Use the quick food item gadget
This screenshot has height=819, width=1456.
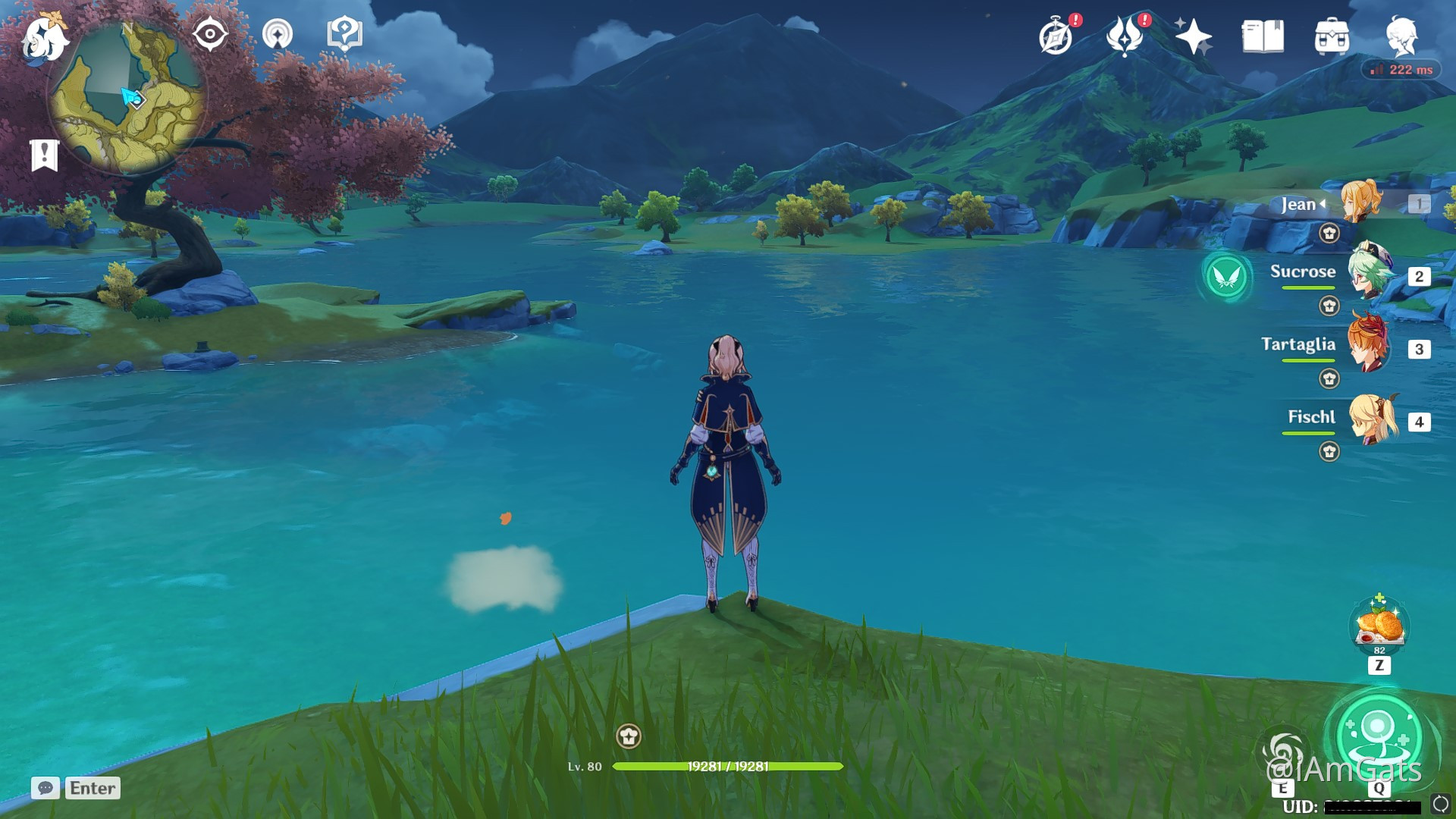[1379, 626]
